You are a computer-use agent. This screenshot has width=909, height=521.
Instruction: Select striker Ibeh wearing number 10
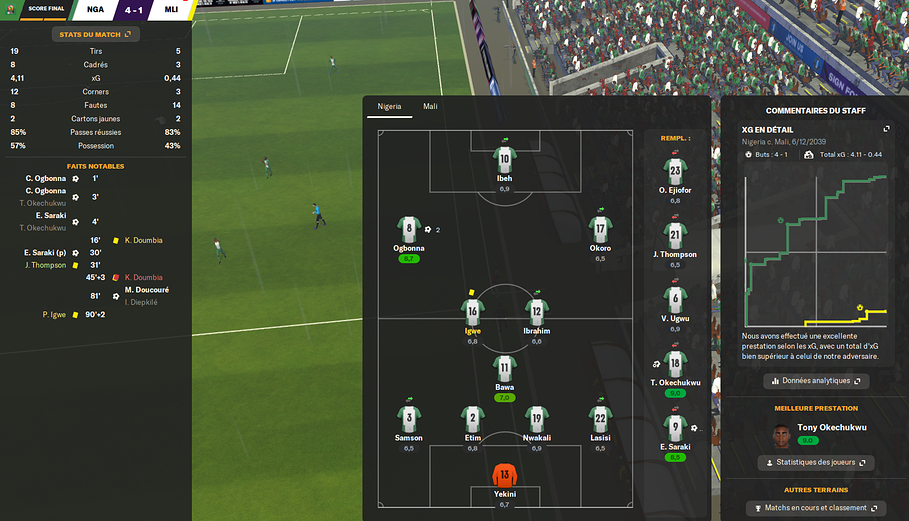(504, 162)
